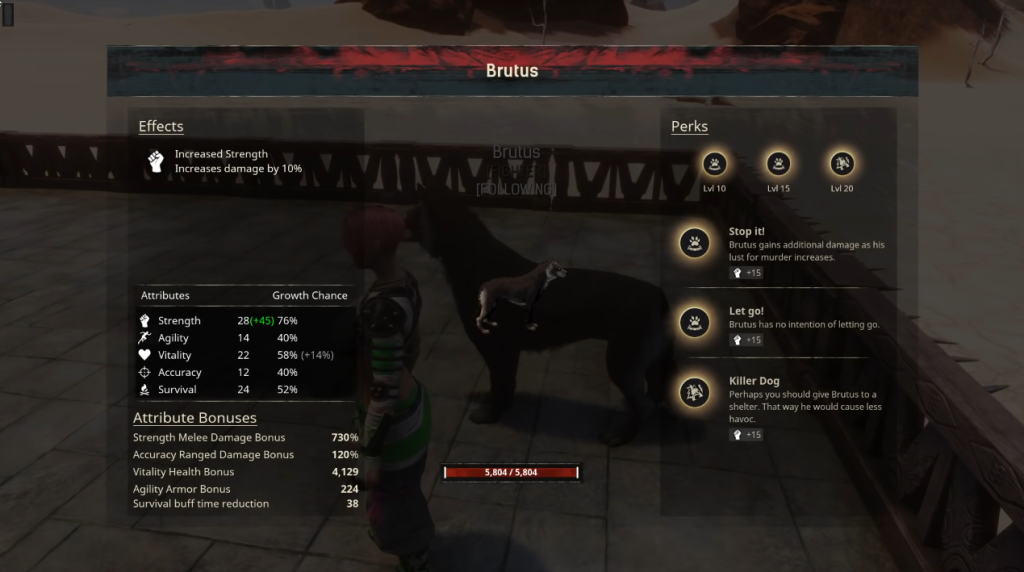Select the Lvl 10 perk icon
1024x572 pixels.
click(714, 163)
